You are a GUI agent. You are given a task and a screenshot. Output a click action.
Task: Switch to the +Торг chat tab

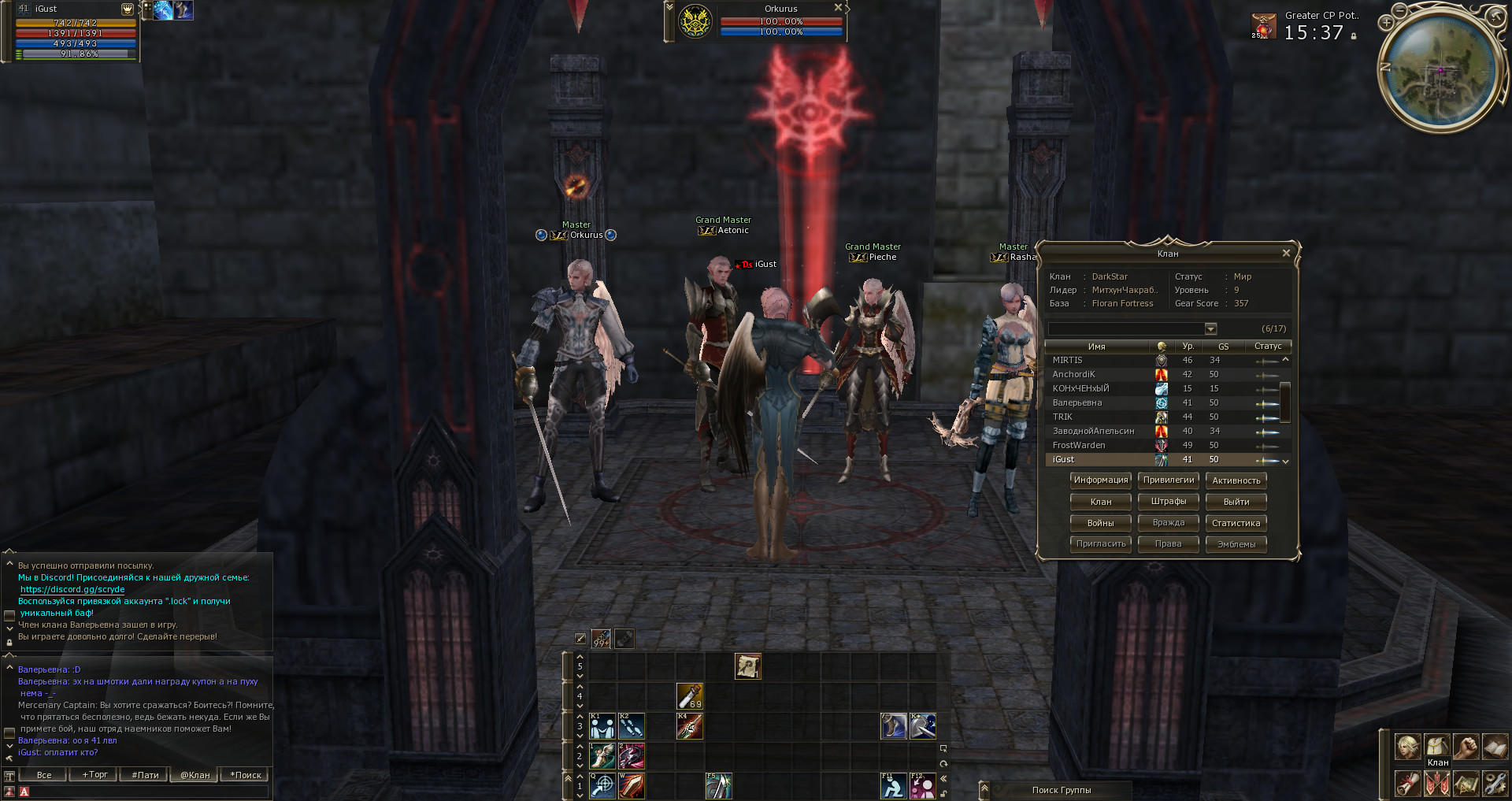[95, 775]
